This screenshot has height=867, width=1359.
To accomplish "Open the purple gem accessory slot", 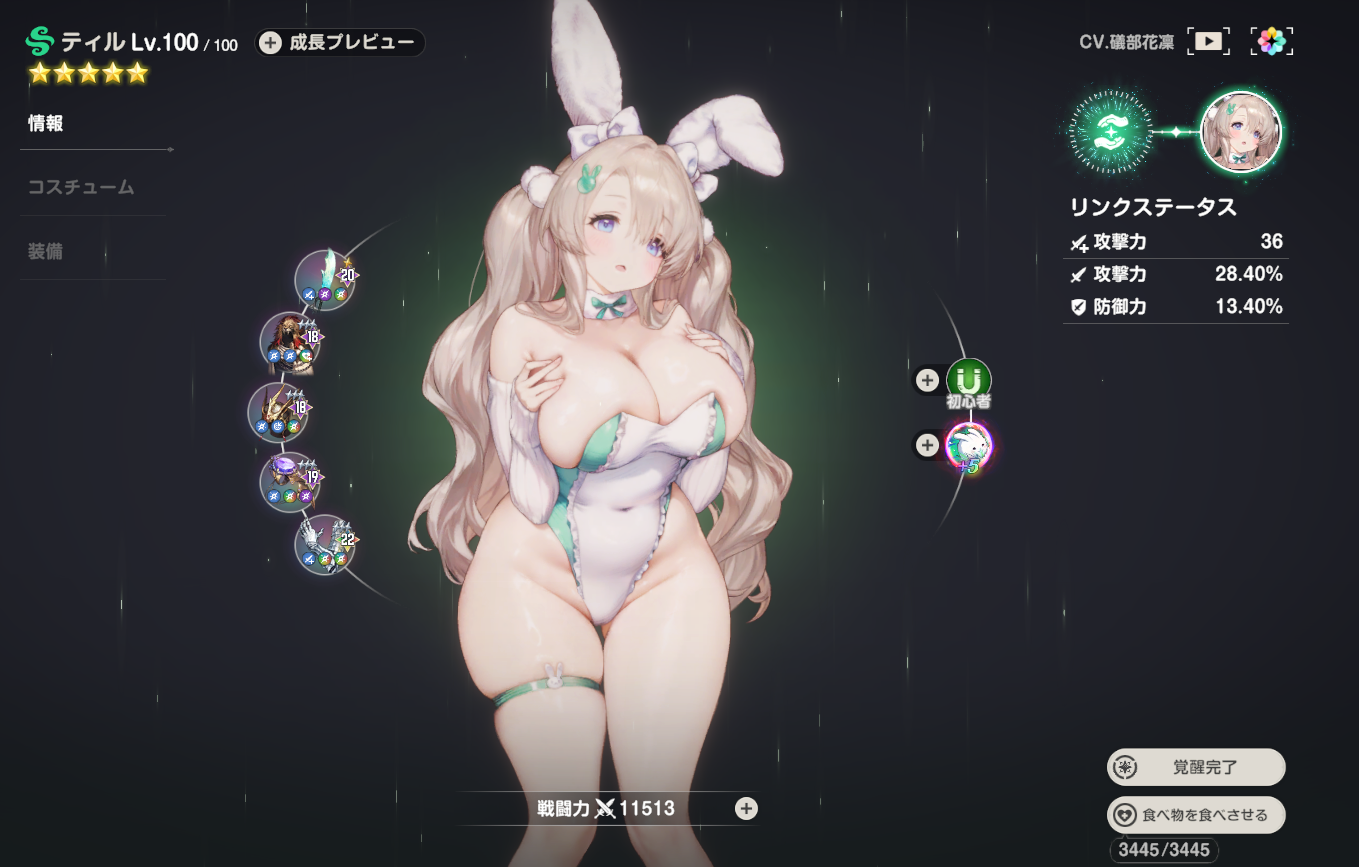I will tap(290, 481).
